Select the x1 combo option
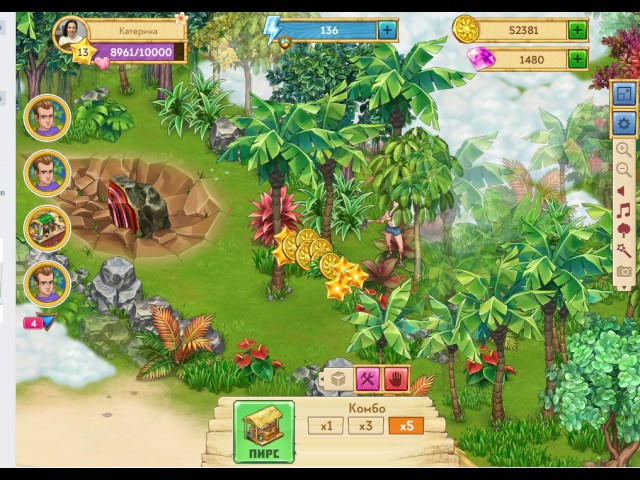Screen dimensions: 640x480 pyautogui.click(x=325, y=426)
